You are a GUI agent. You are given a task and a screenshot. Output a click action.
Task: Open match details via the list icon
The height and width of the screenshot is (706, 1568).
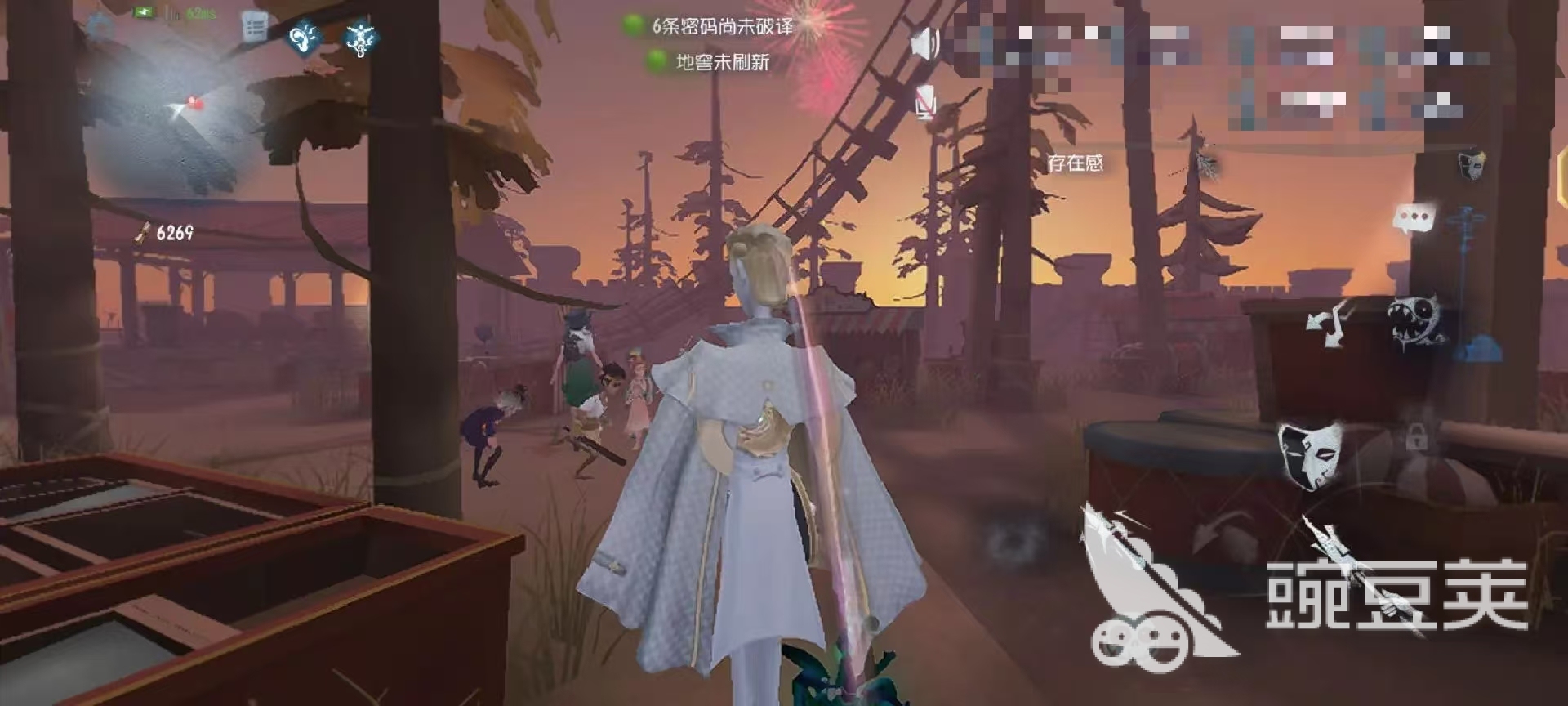(255, 25)
